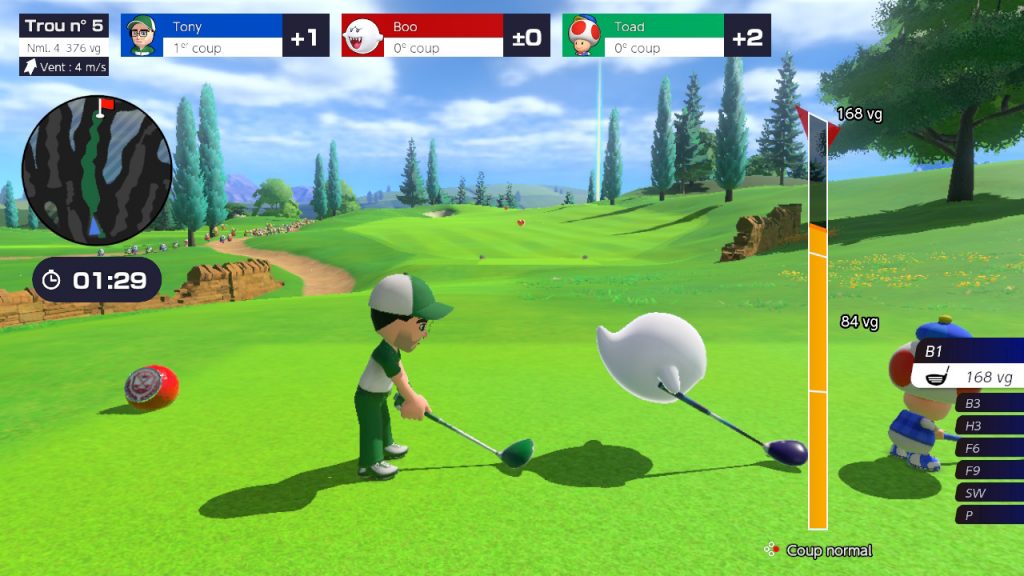Choose the SW sand wedge club

click(989, 493)
